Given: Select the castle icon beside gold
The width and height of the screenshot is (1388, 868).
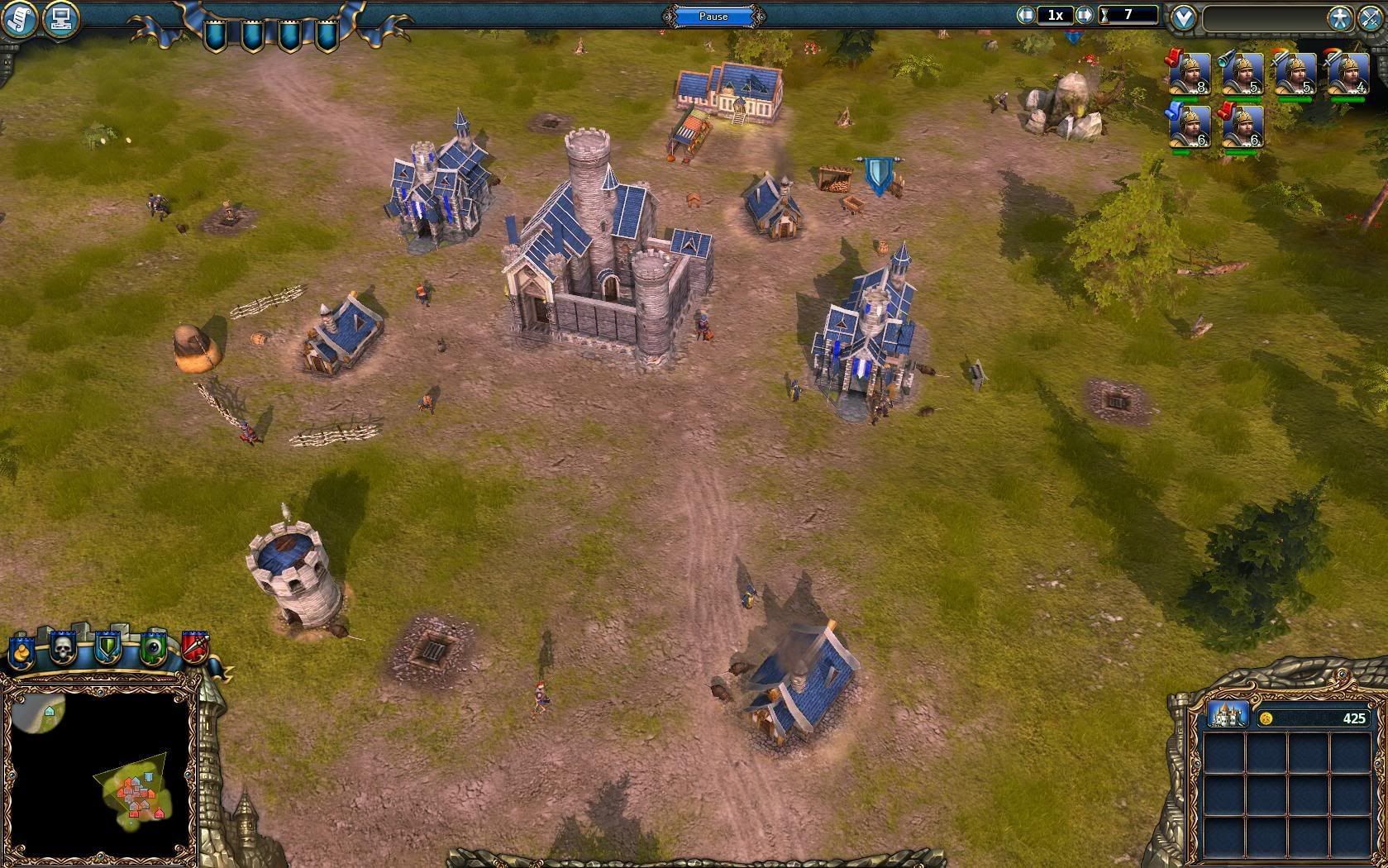Looking at the screenshot, I should [x=1227, y=716].
